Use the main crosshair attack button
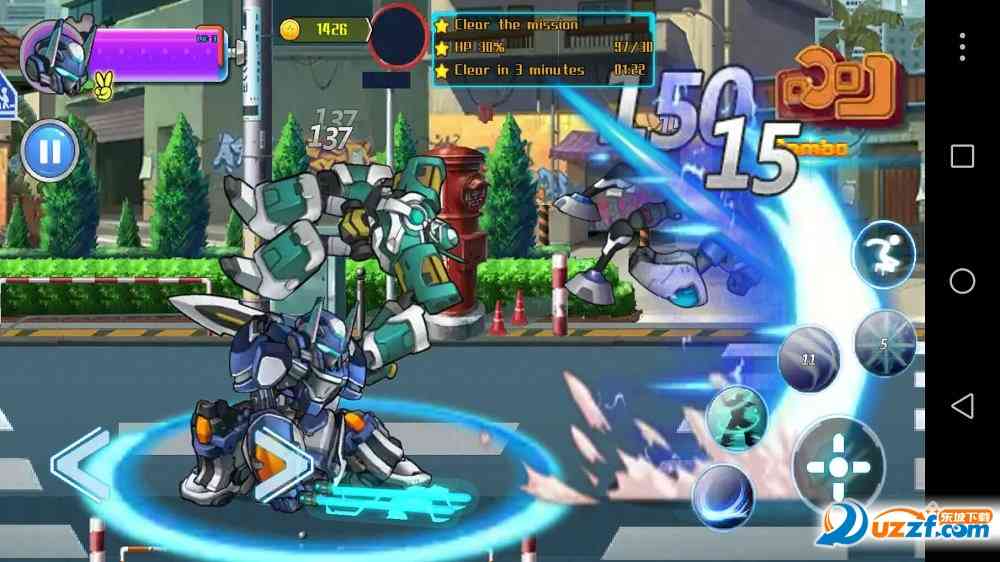The image size is (1000, 562). (x=838, y=466)
